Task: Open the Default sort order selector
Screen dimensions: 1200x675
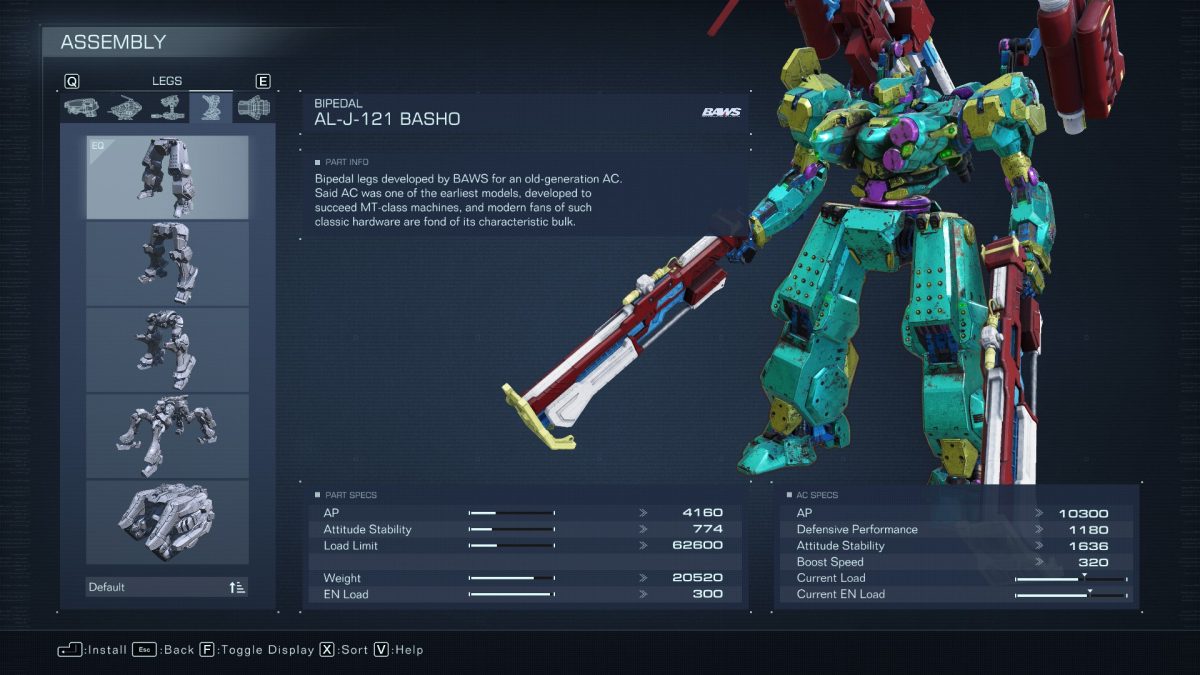Action: 167,587
